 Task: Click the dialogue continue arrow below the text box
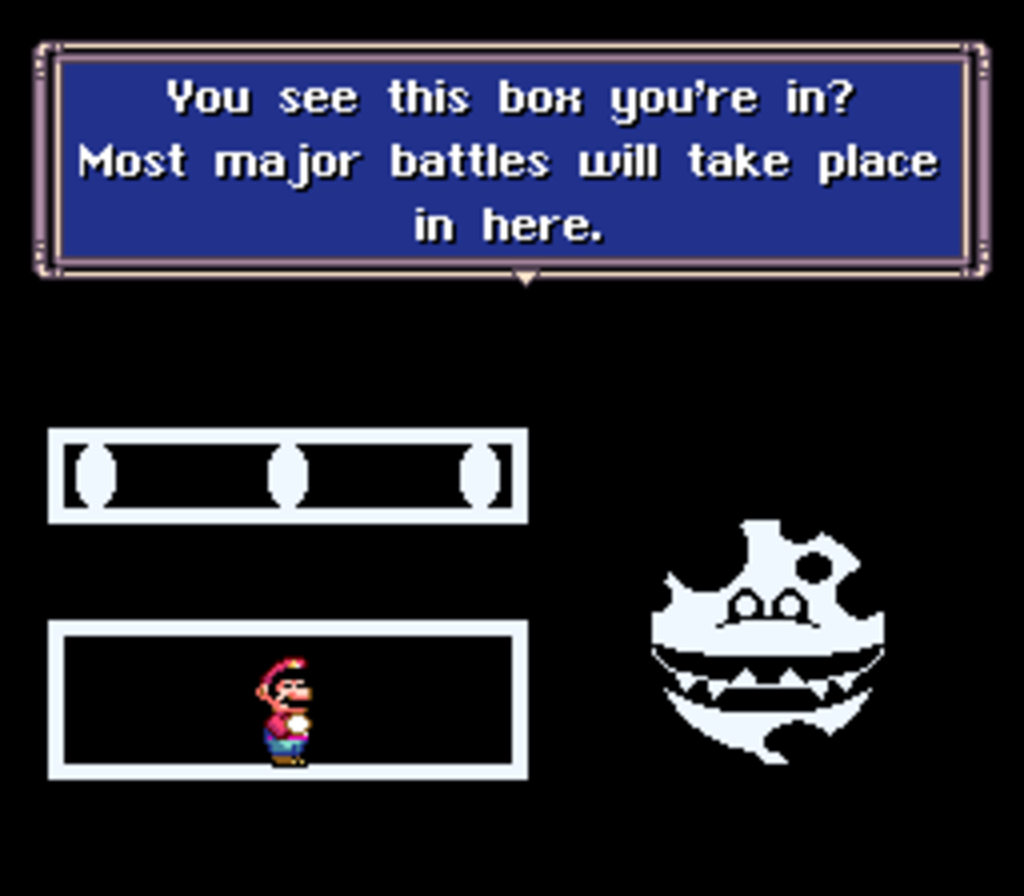tap(525, 278)
